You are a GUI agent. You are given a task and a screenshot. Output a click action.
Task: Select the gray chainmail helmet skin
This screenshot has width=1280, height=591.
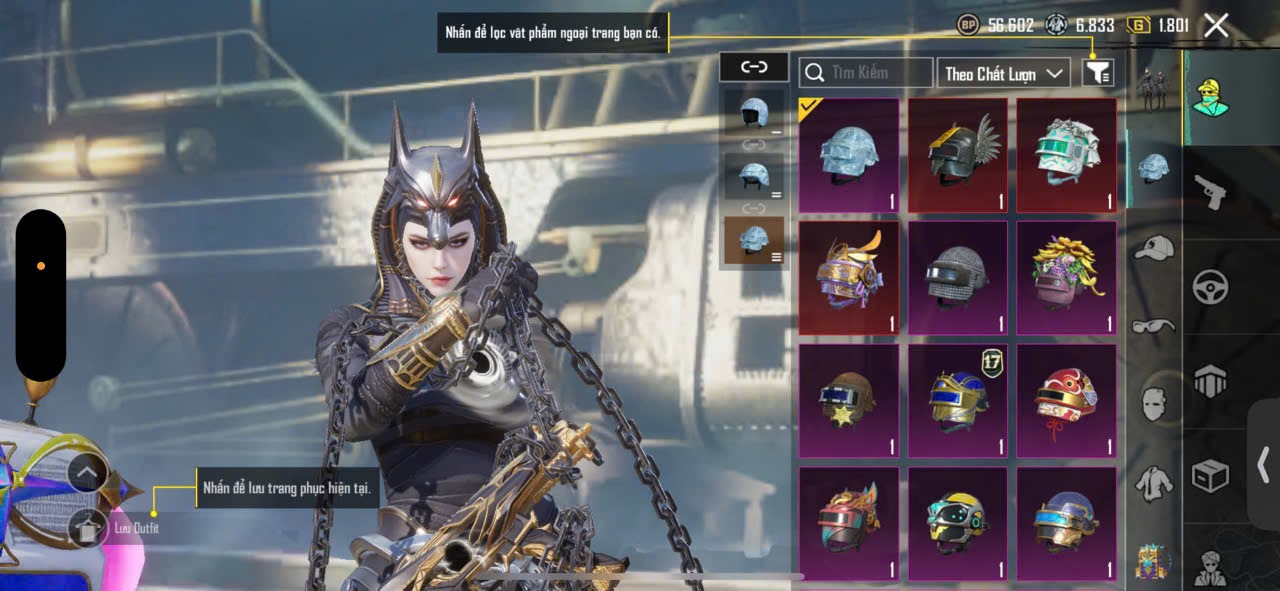coord(957,277)
